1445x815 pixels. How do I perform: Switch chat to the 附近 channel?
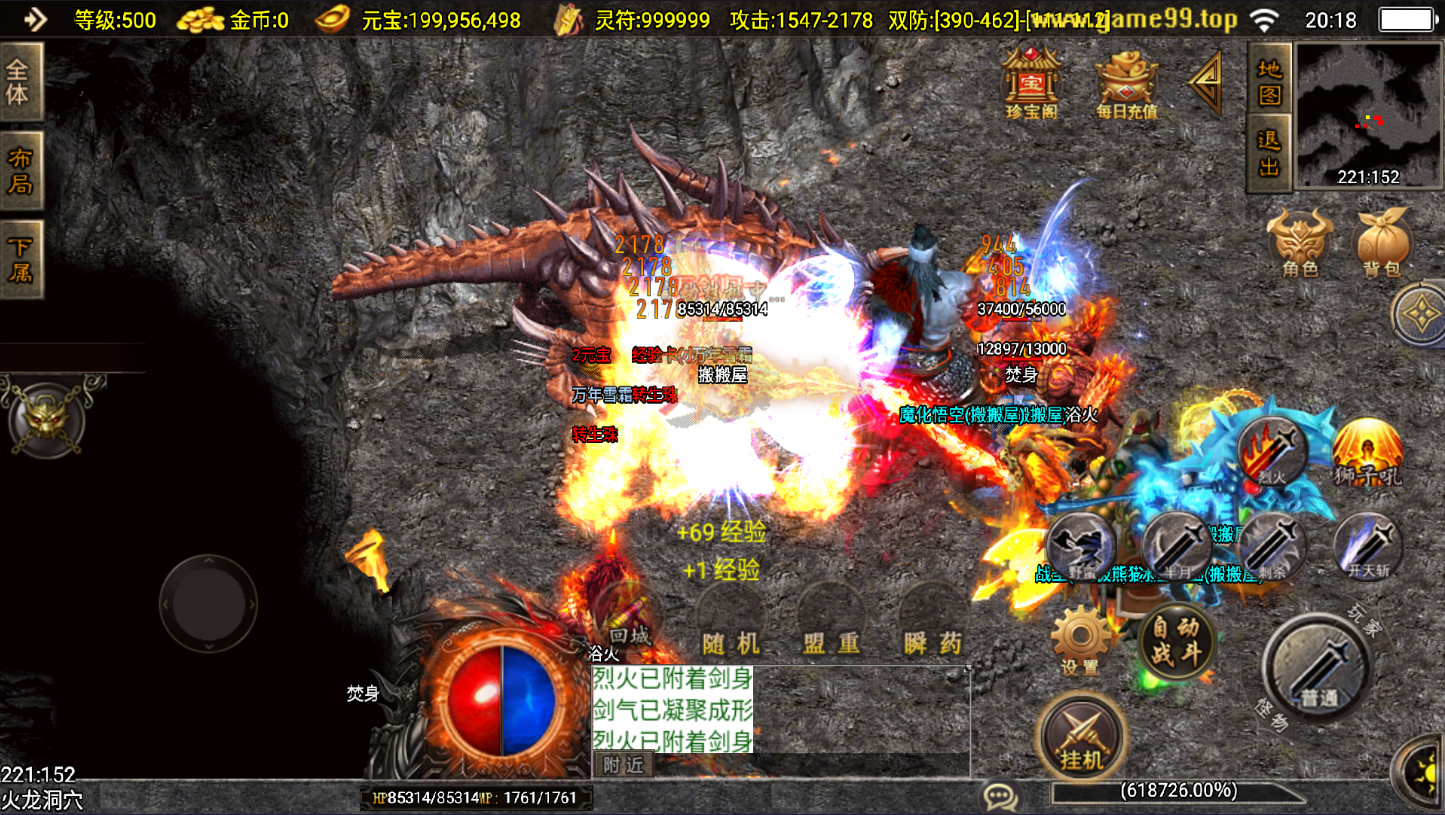tap(623, 765)
